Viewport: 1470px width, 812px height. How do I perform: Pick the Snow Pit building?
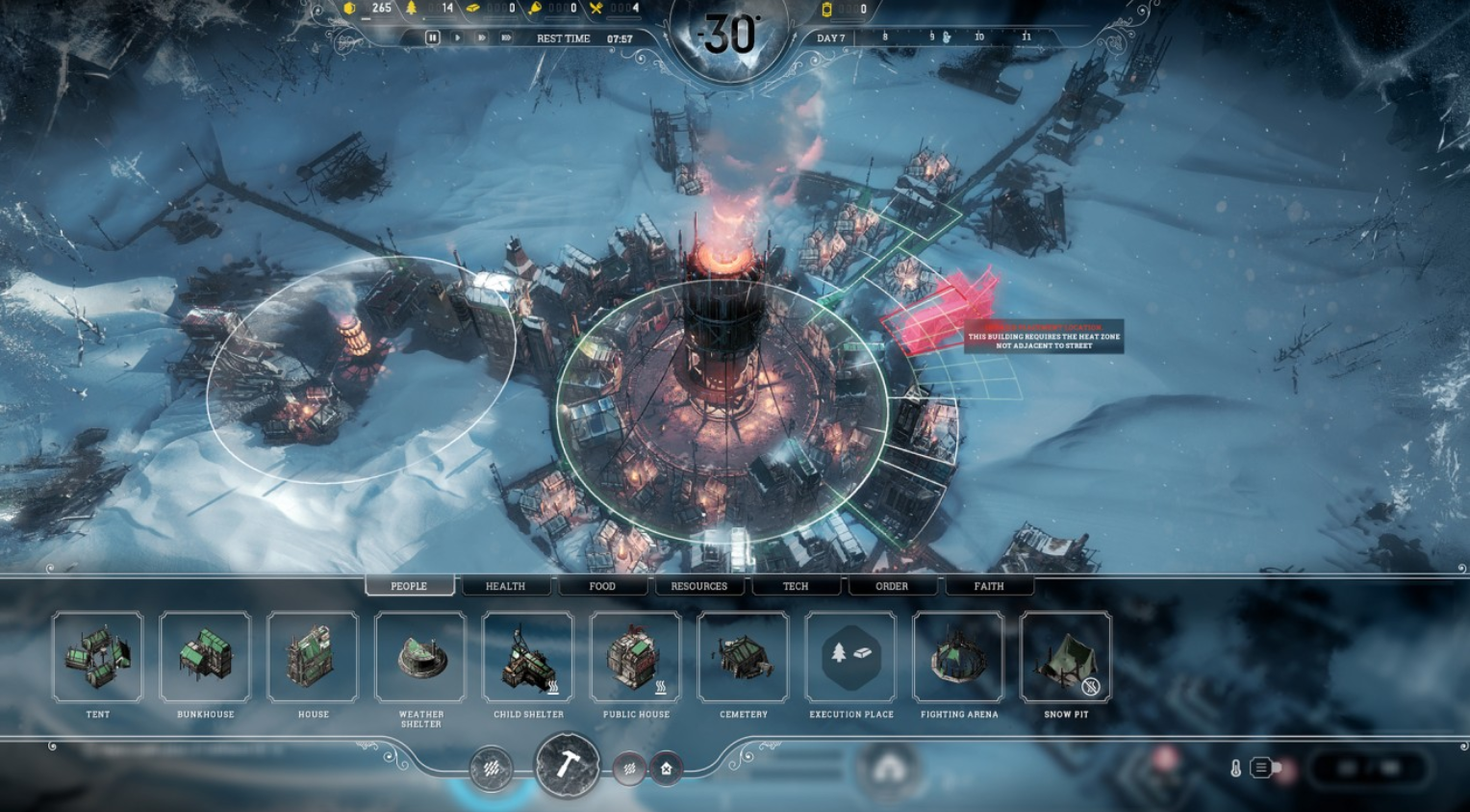1066,657
